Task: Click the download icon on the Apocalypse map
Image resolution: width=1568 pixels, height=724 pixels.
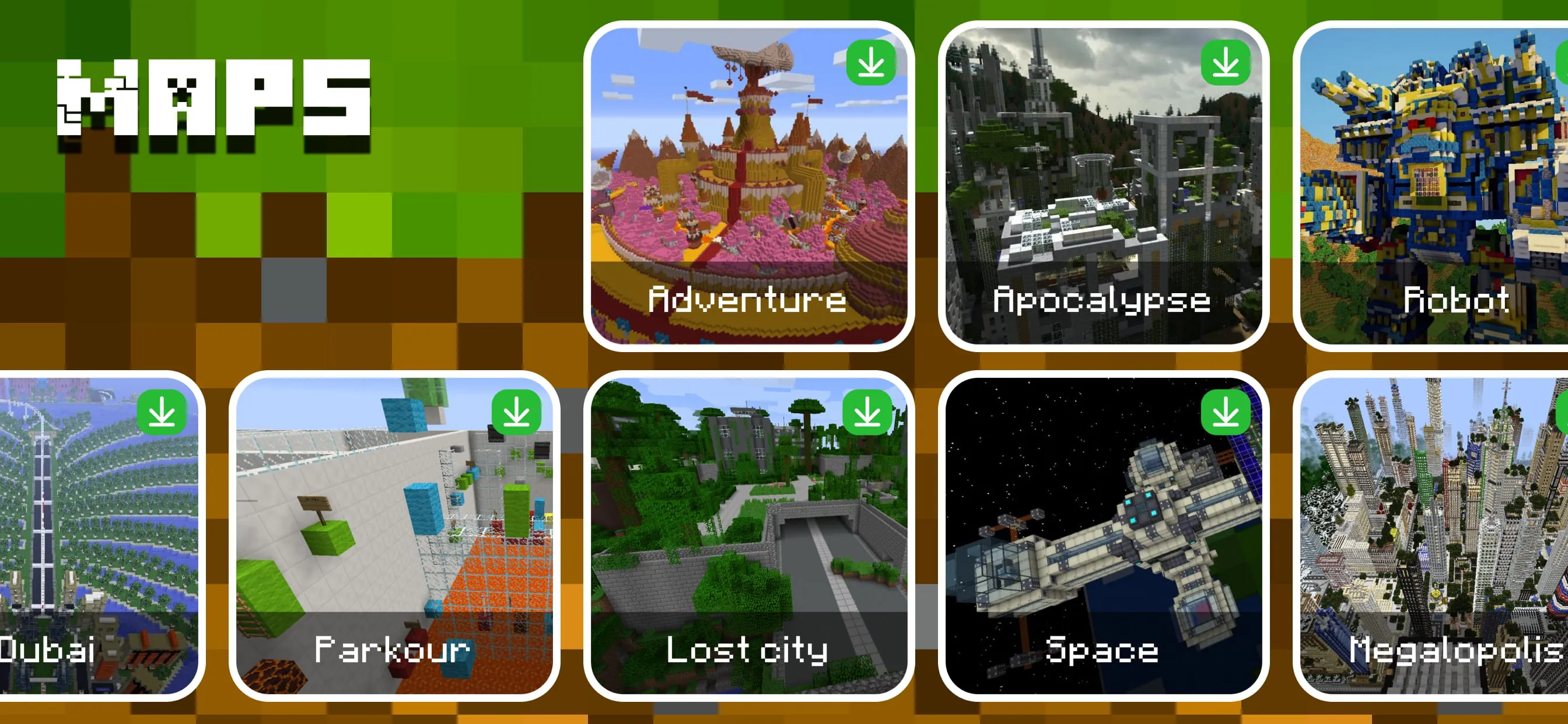Action: (x=1226, y=63)
